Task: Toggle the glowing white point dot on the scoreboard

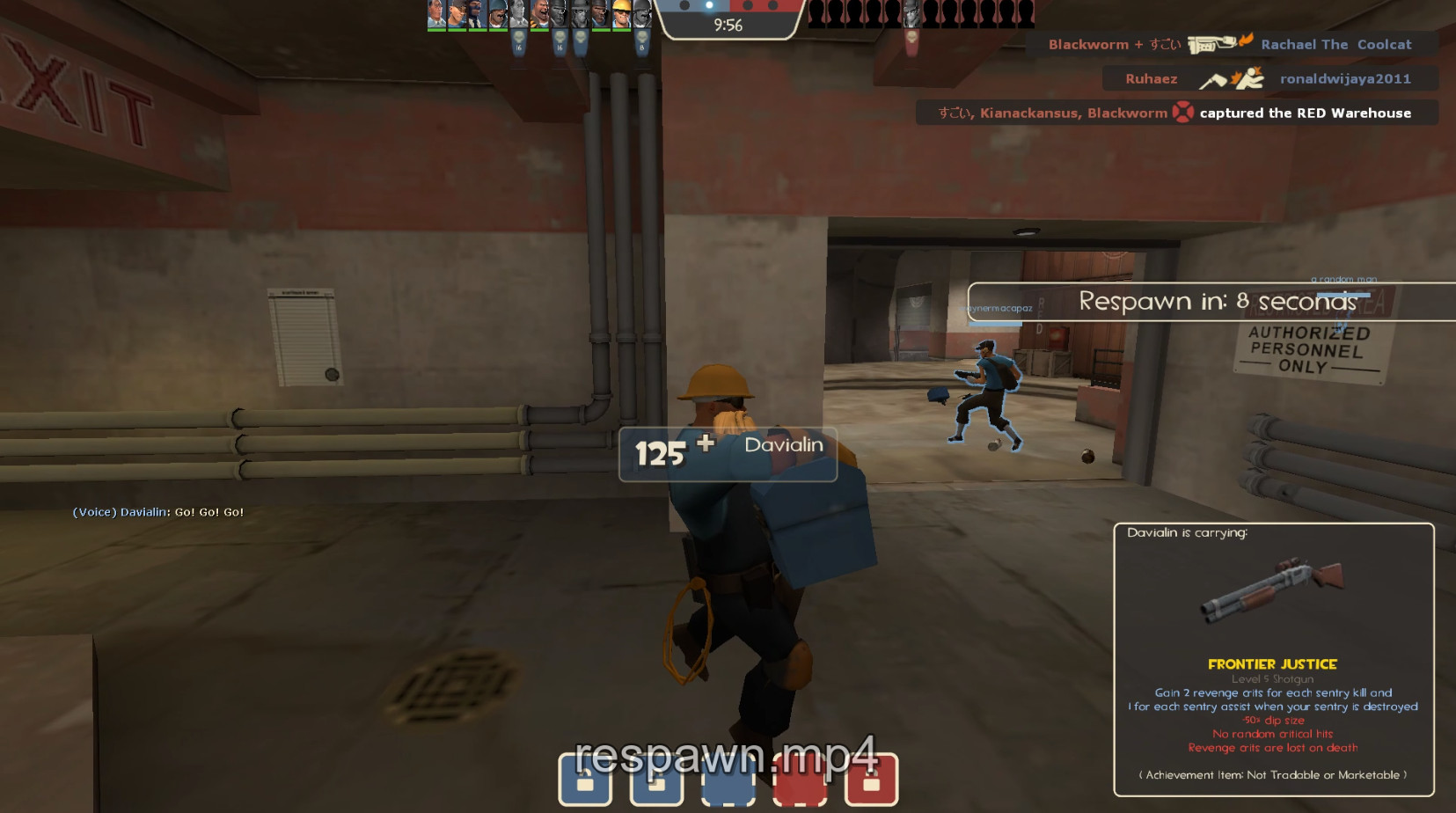Action: pyautogui.click(x=709, y=7)
